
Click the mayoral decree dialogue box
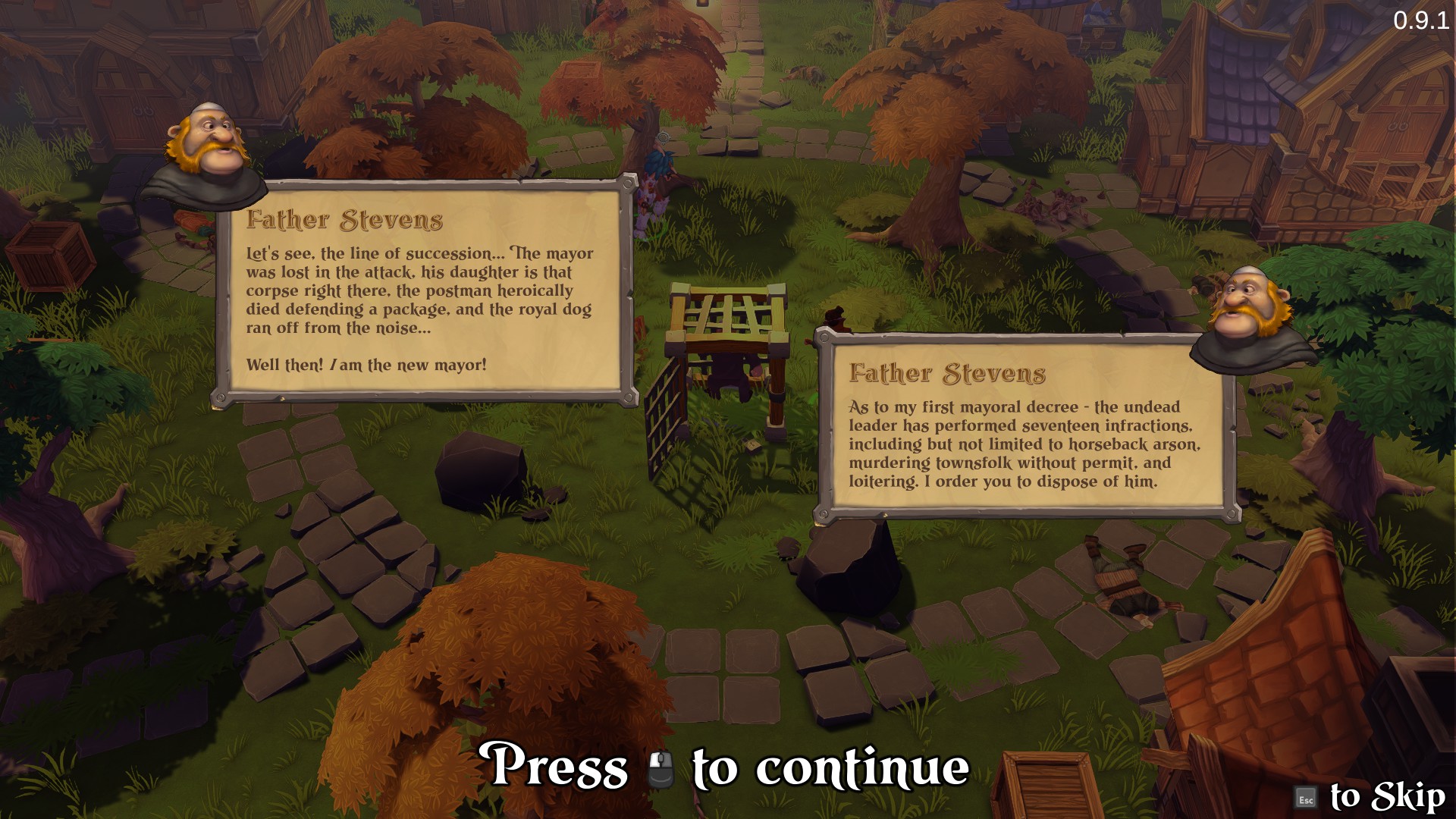[1027, 428]
